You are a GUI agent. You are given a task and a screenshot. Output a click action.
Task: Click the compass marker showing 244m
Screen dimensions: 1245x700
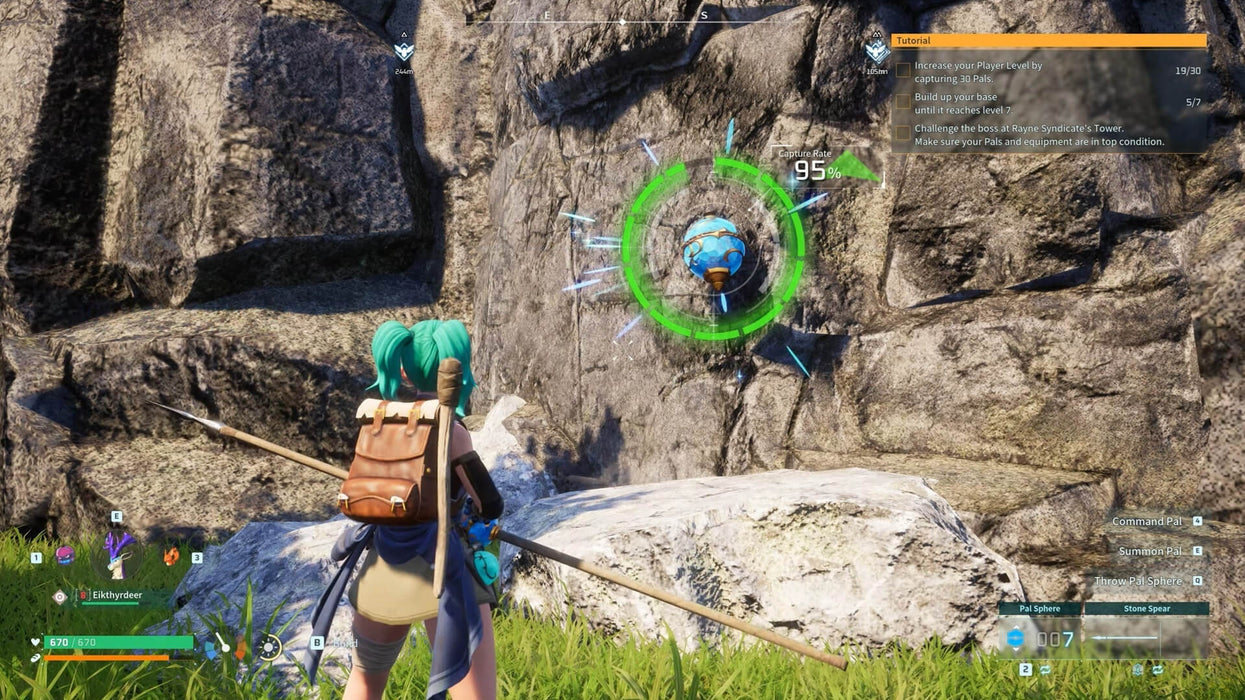pyautogui.click(x=403, y=52)
